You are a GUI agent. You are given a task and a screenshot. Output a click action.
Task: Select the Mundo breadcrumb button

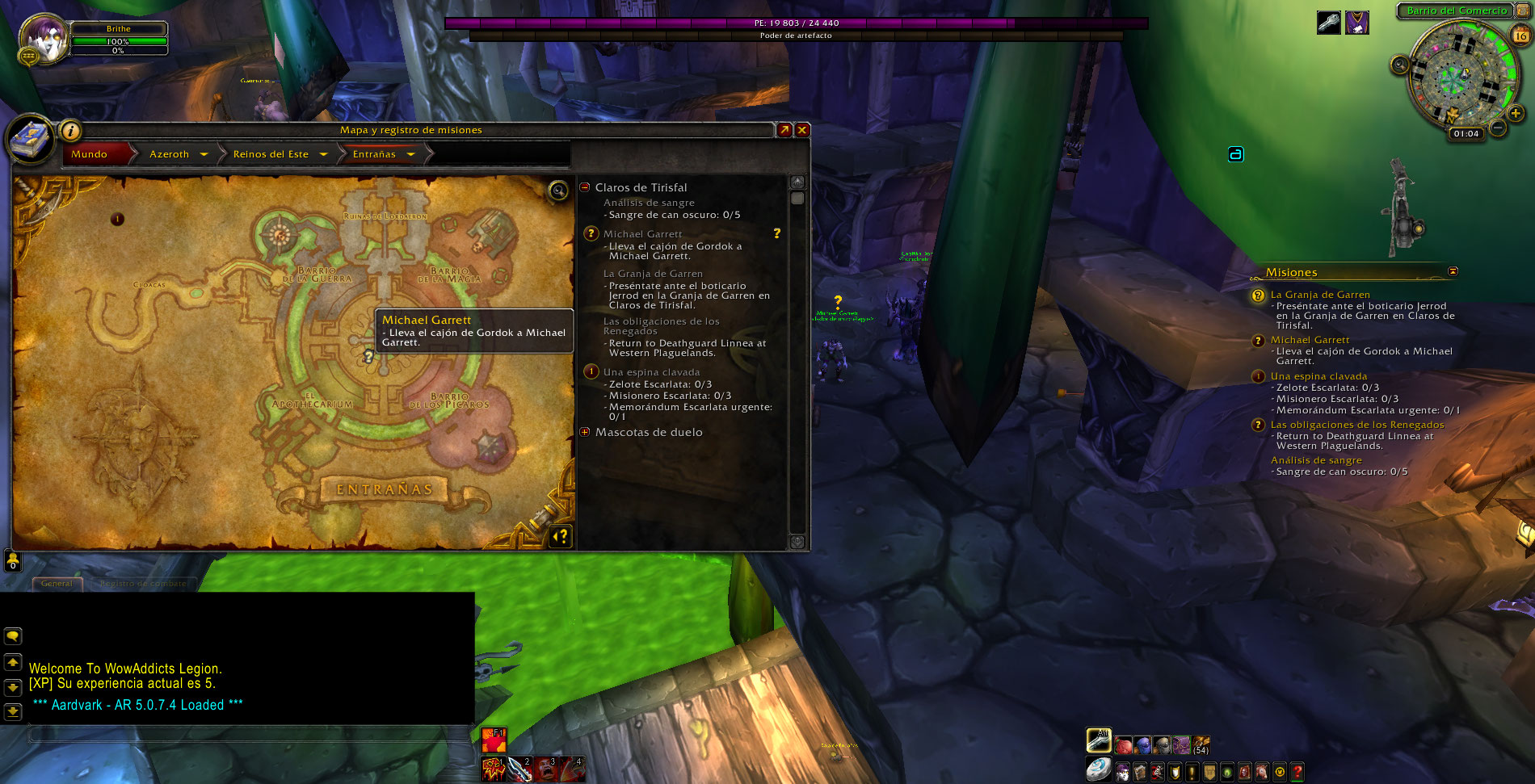(90, 154)
